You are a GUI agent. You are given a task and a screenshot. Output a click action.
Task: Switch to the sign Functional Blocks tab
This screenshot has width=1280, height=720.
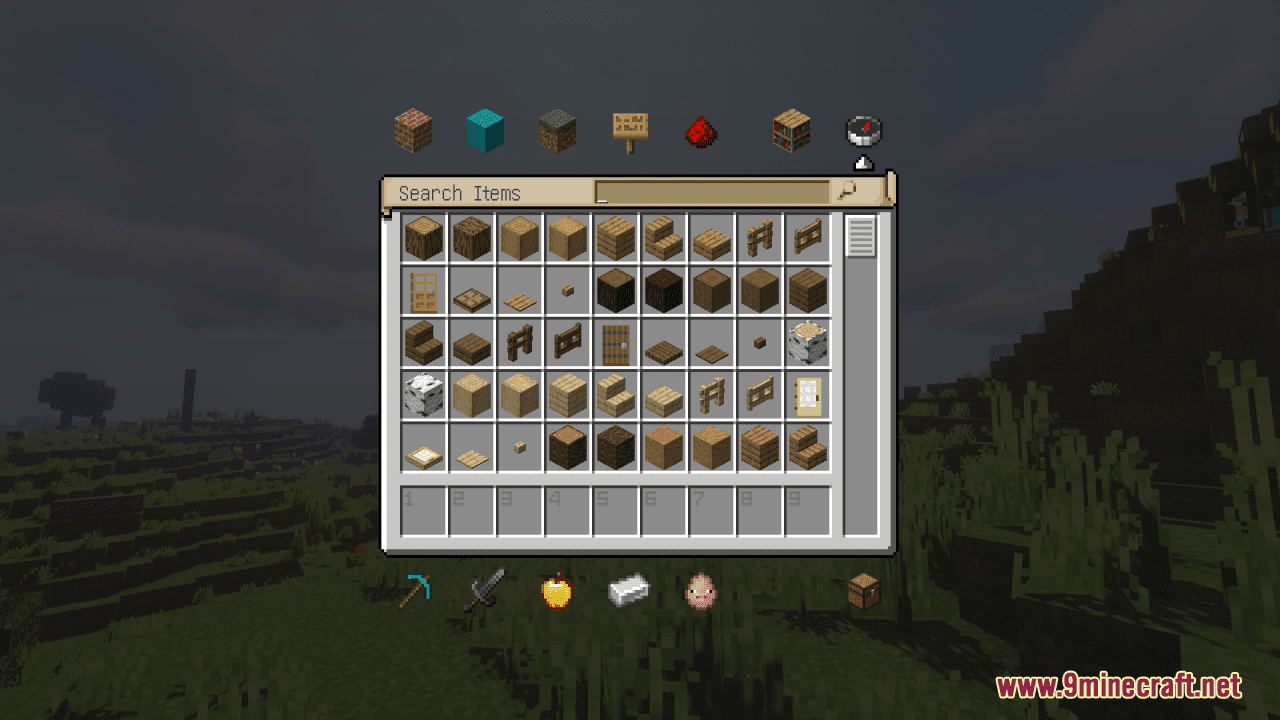click(629, 130)
